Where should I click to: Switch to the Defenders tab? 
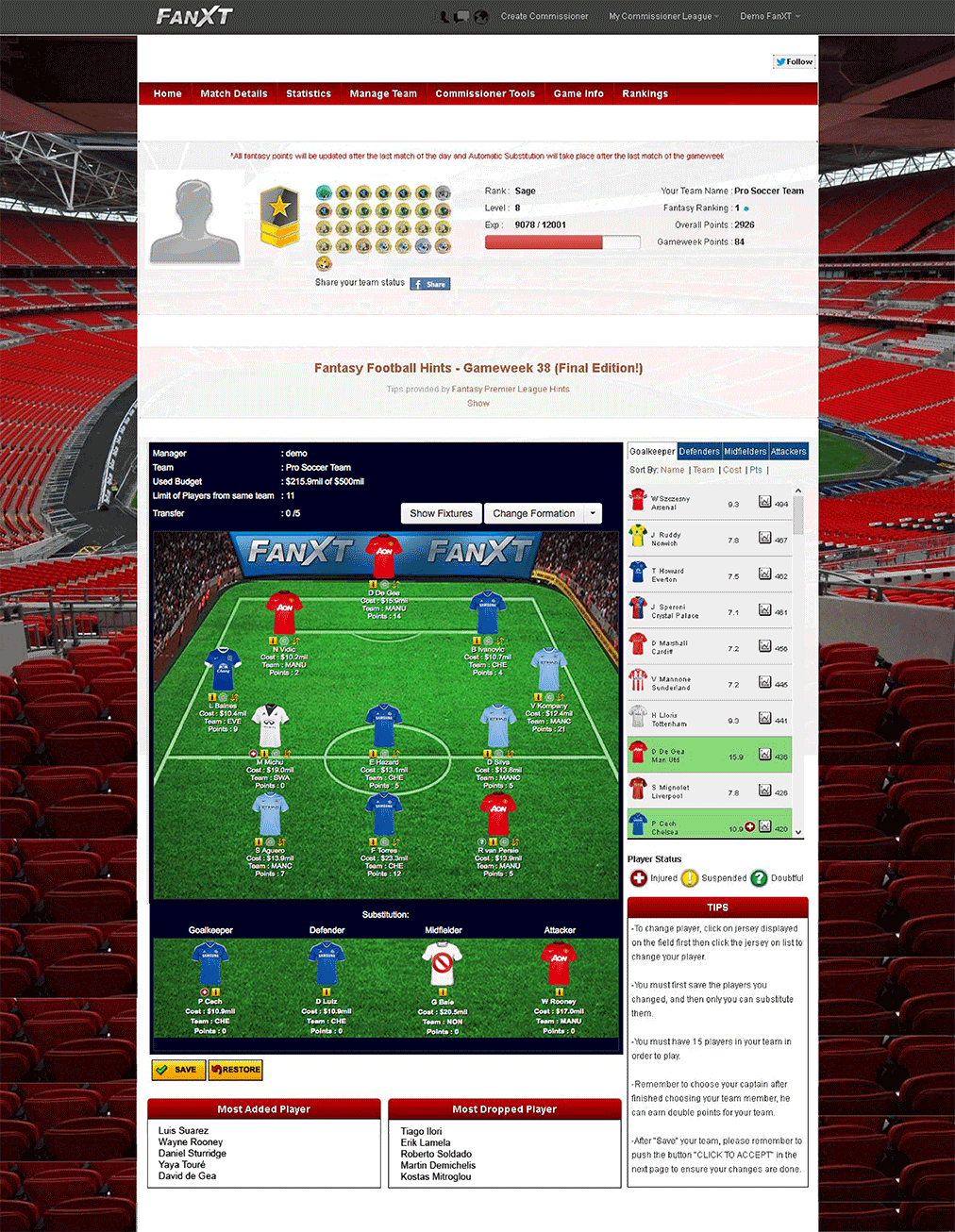click(x=699, y=451)
